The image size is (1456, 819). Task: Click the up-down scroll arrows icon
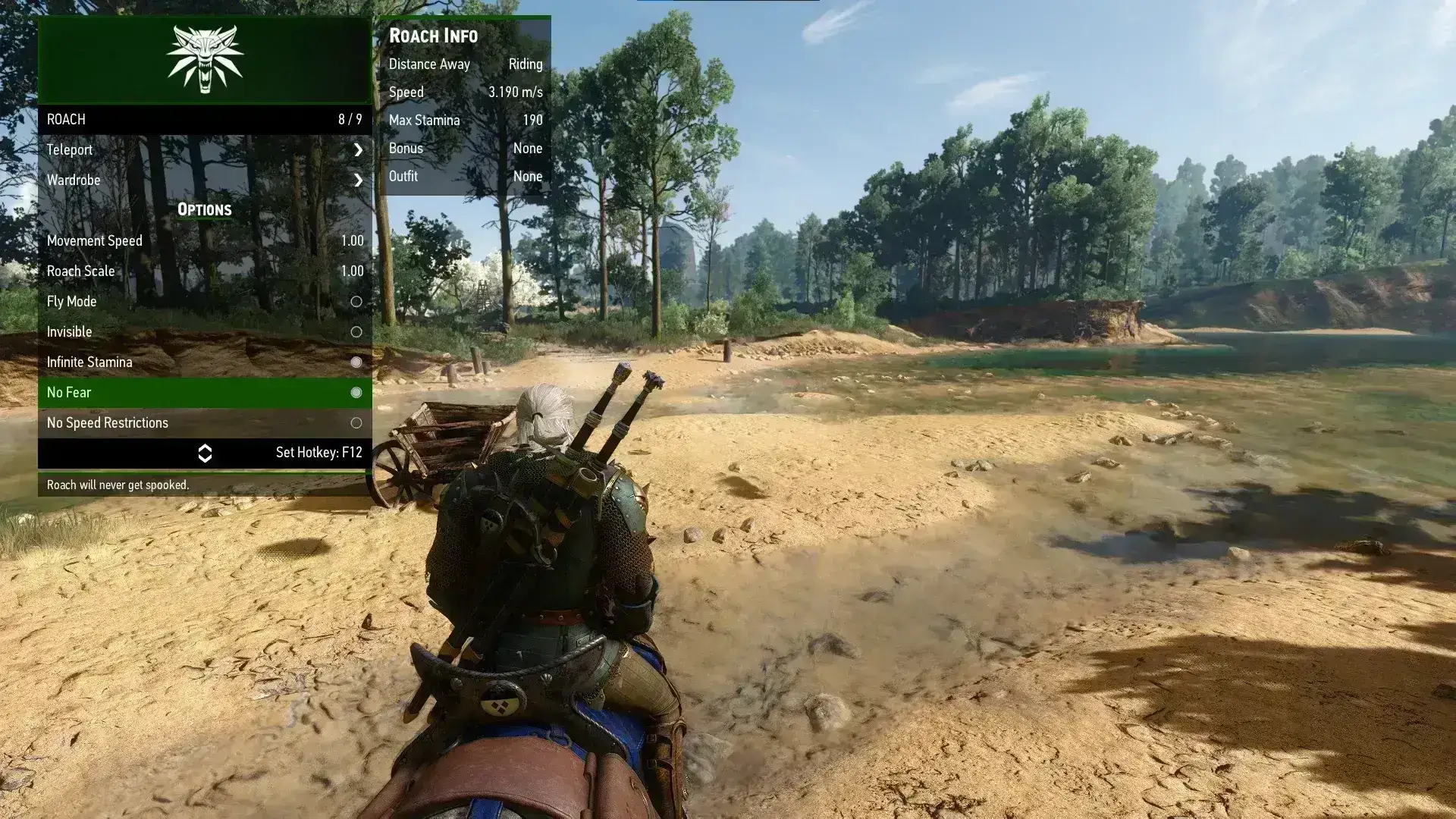[x=205, y=453]
